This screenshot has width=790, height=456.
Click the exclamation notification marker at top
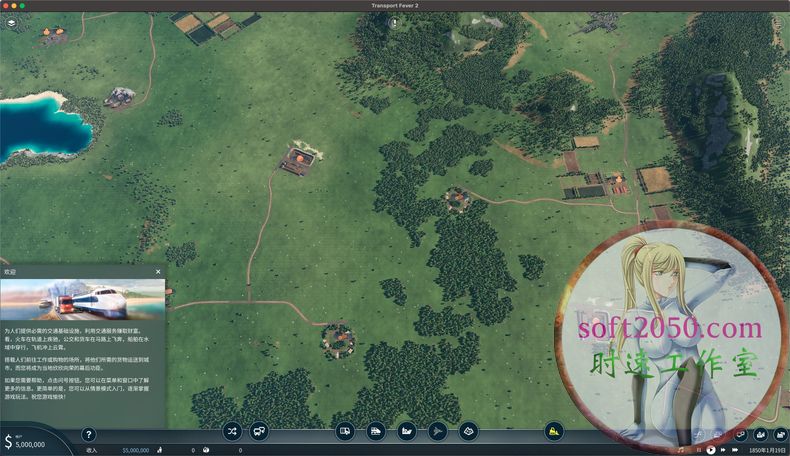pyautogui.click(x=394, y=22)
